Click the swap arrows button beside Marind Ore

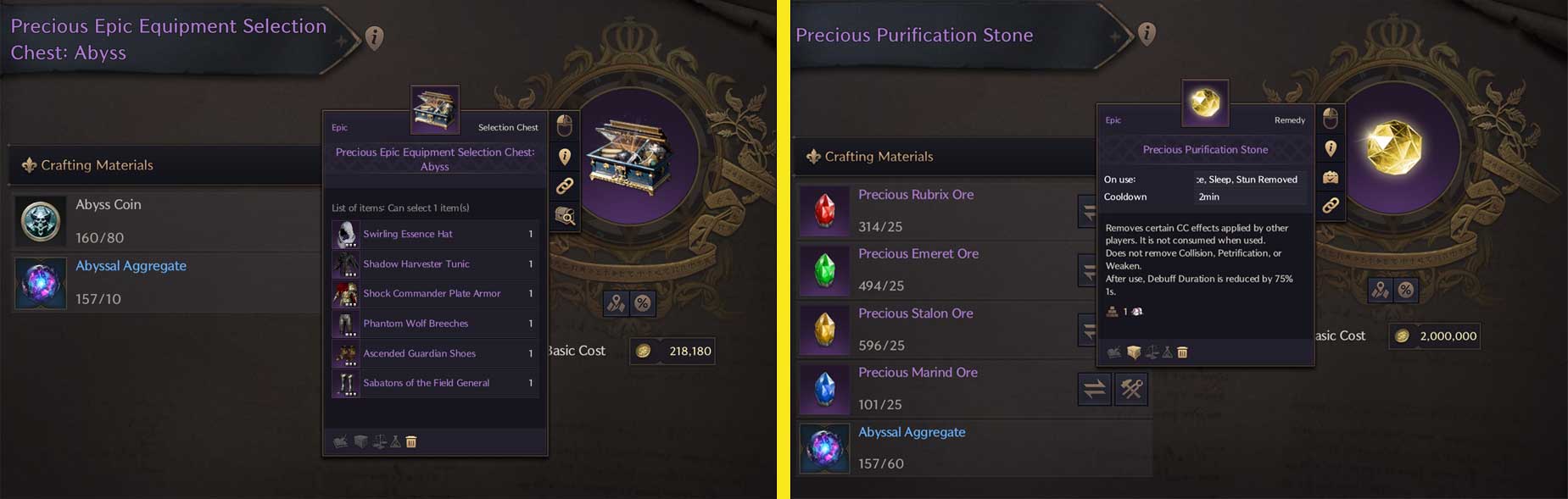(1094, 389)
